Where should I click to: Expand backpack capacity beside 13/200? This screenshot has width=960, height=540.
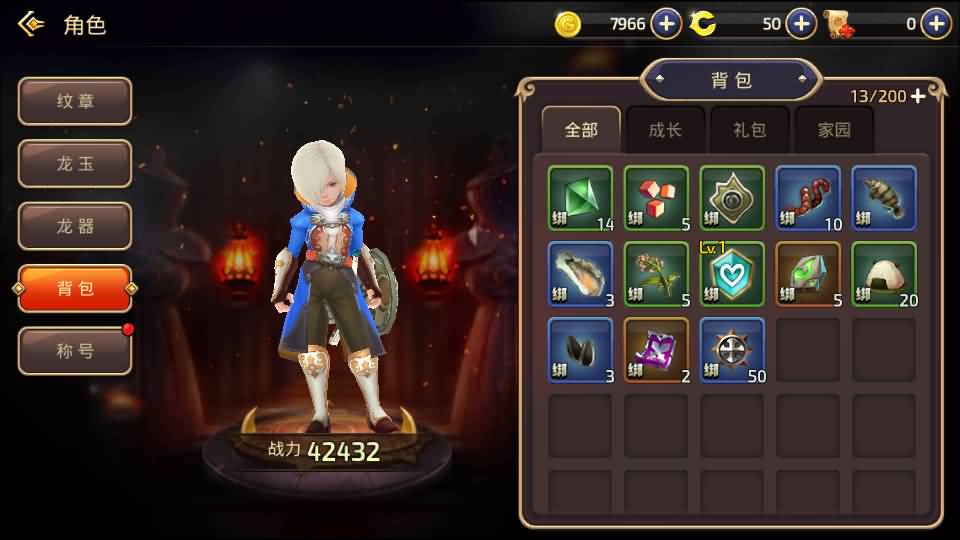click(x=918, y=96)
